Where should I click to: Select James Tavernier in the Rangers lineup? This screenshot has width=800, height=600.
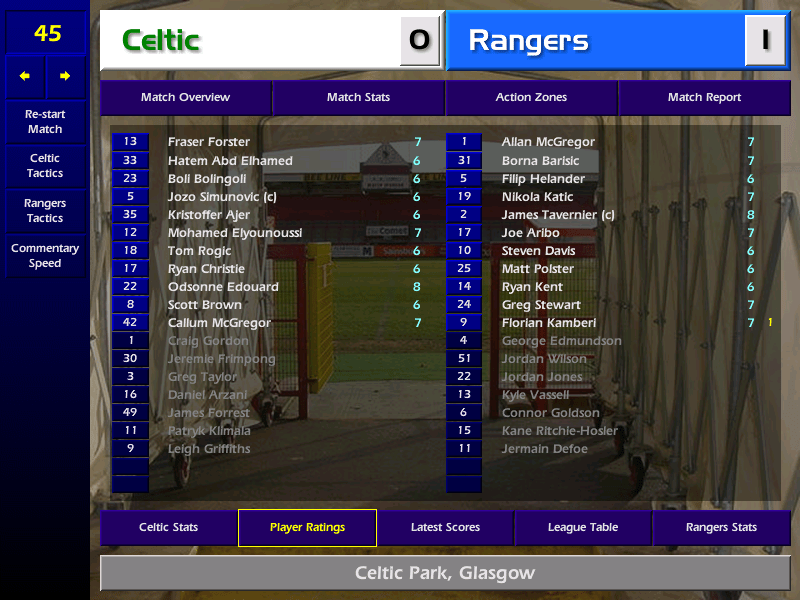[558, 215]
